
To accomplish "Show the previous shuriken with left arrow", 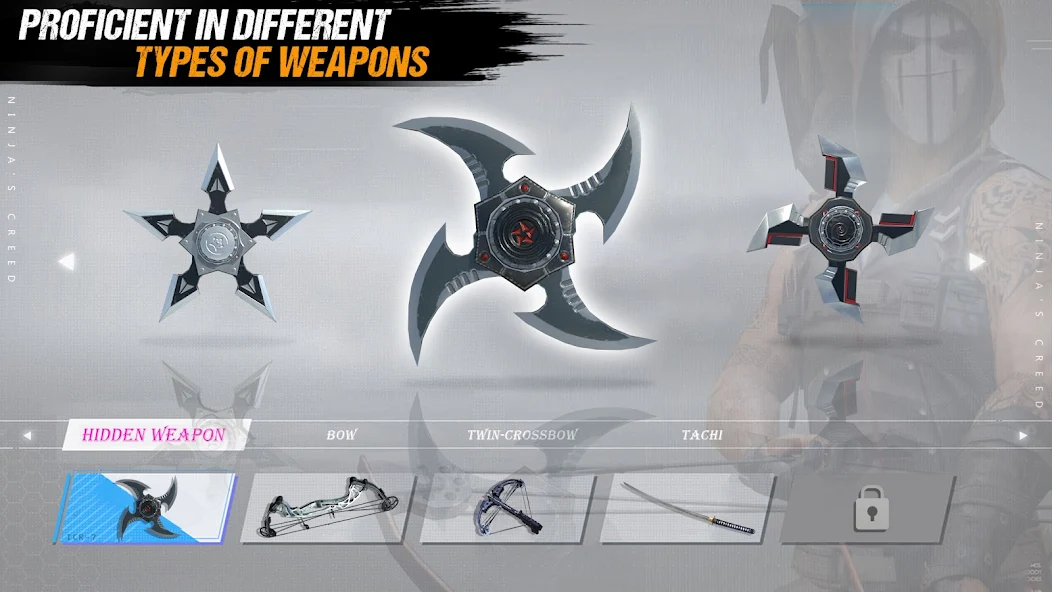I will [66, 262].
